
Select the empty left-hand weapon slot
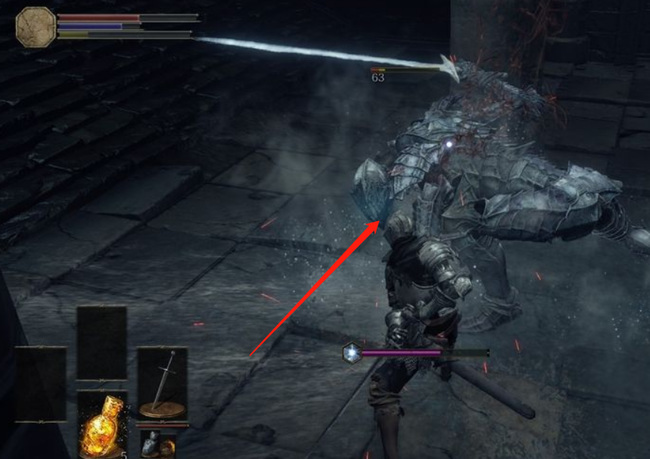click(40, 383)
